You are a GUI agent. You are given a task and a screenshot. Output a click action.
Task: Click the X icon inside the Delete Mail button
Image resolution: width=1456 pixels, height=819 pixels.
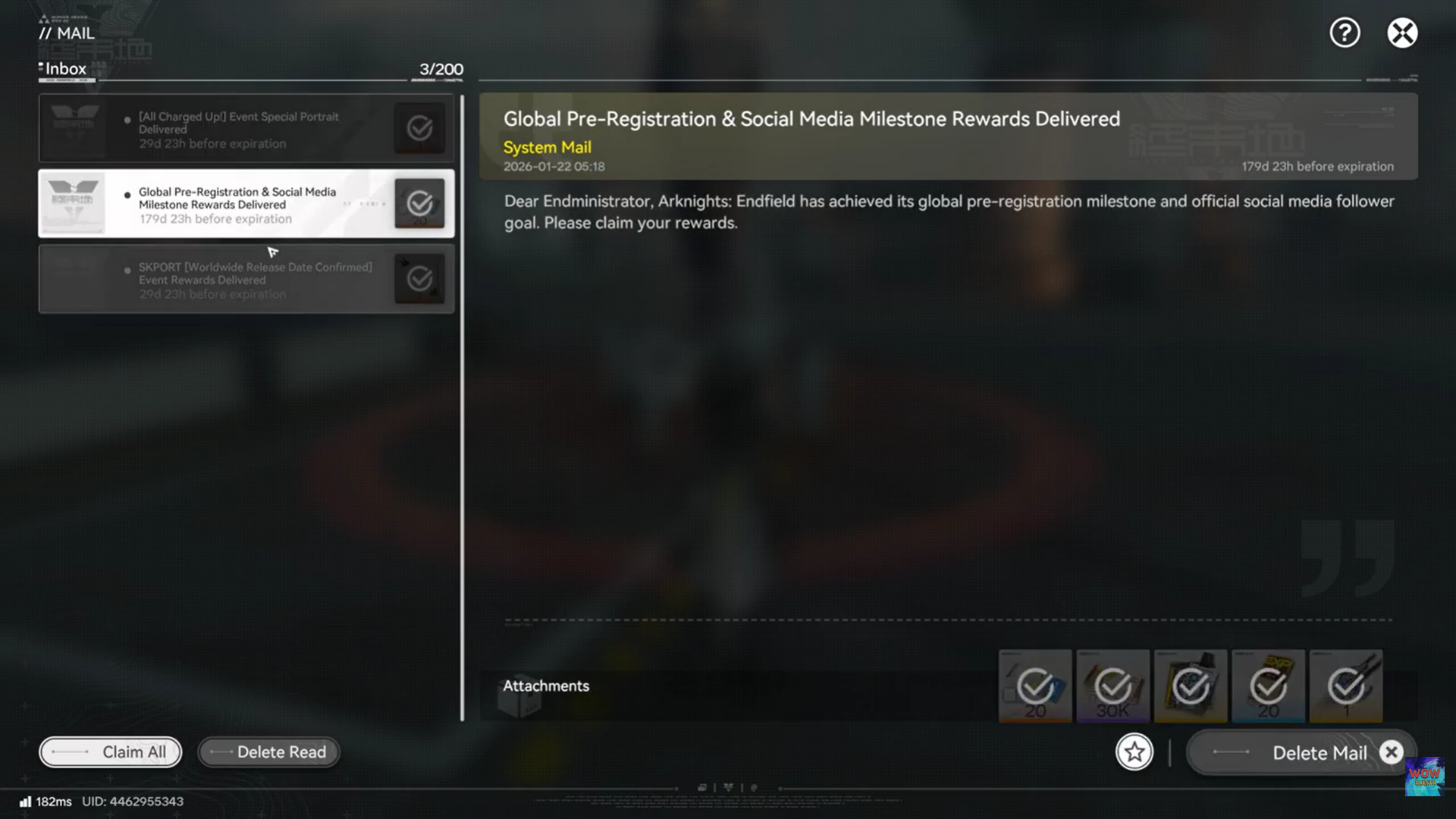coord(1392,752)
